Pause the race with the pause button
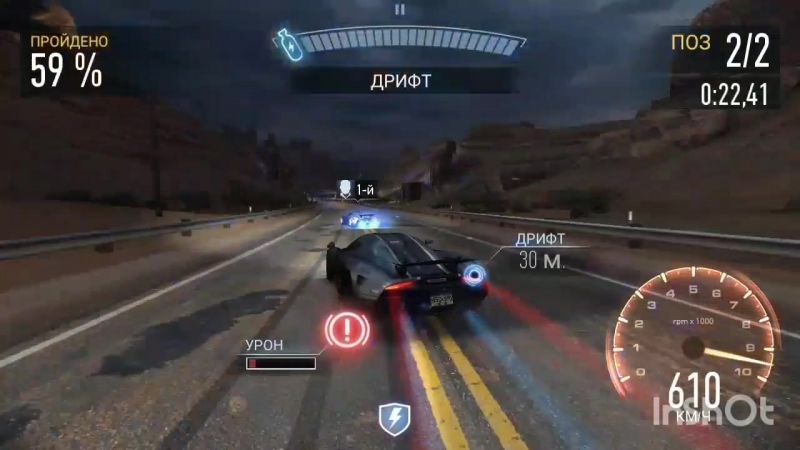 coord(400,9)
